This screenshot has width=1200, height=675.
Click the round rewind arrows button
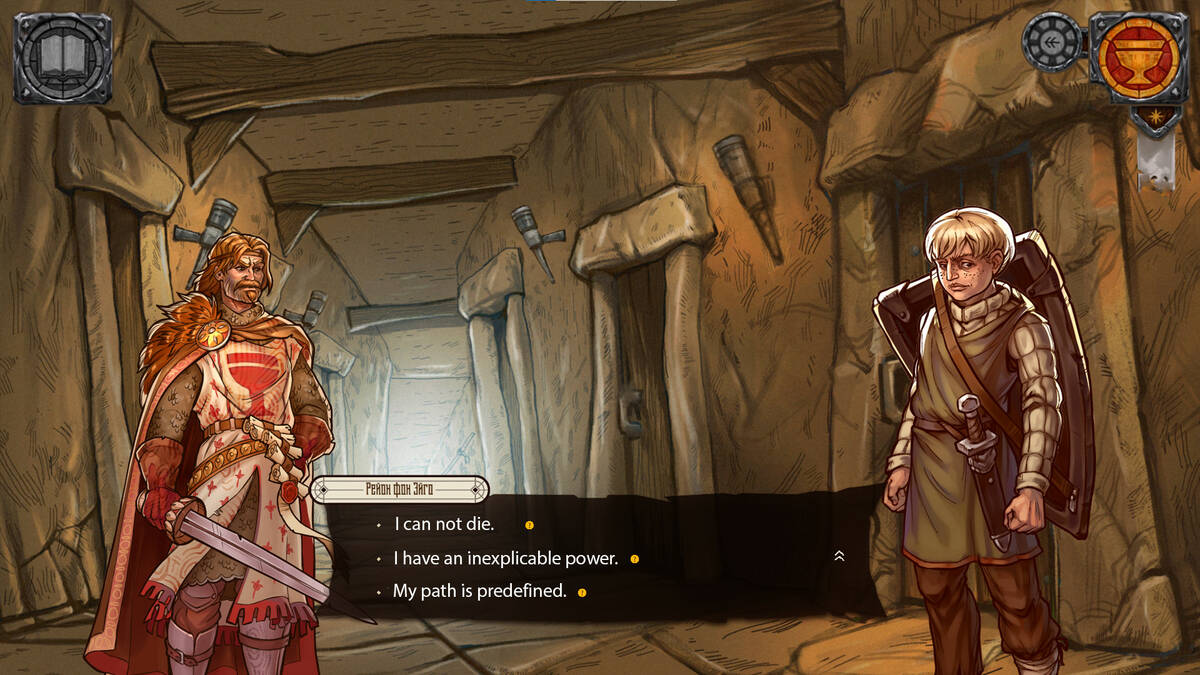tap(1052, 42)
